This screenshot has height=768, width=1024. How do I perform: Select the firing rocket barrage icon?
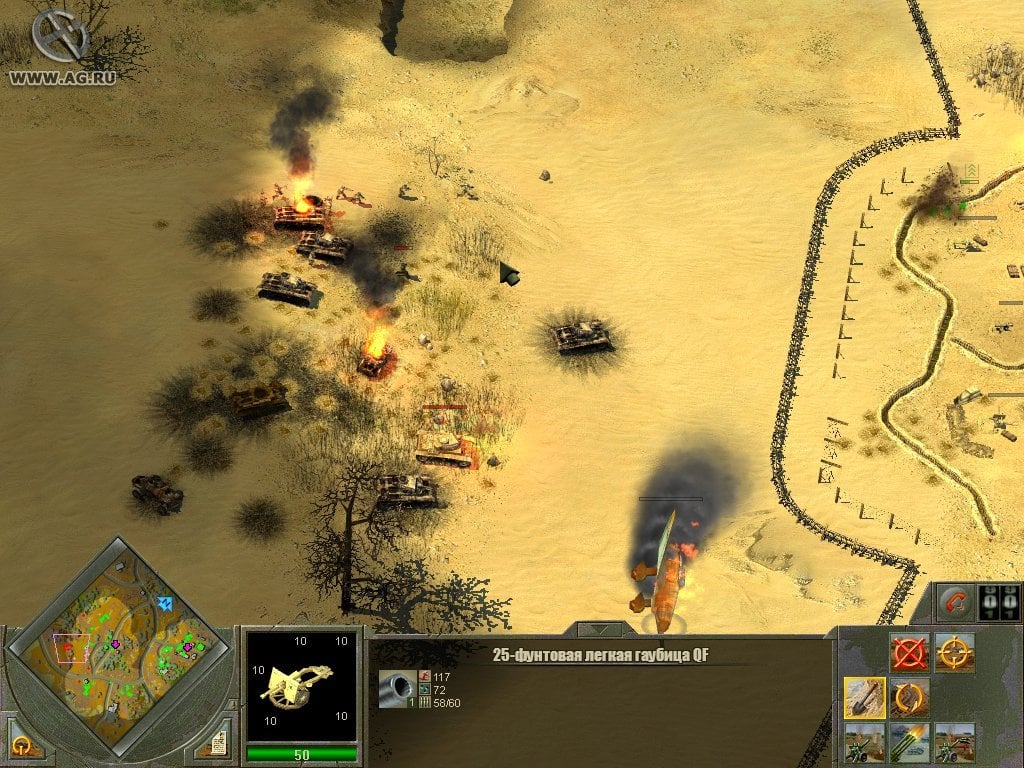910,742
